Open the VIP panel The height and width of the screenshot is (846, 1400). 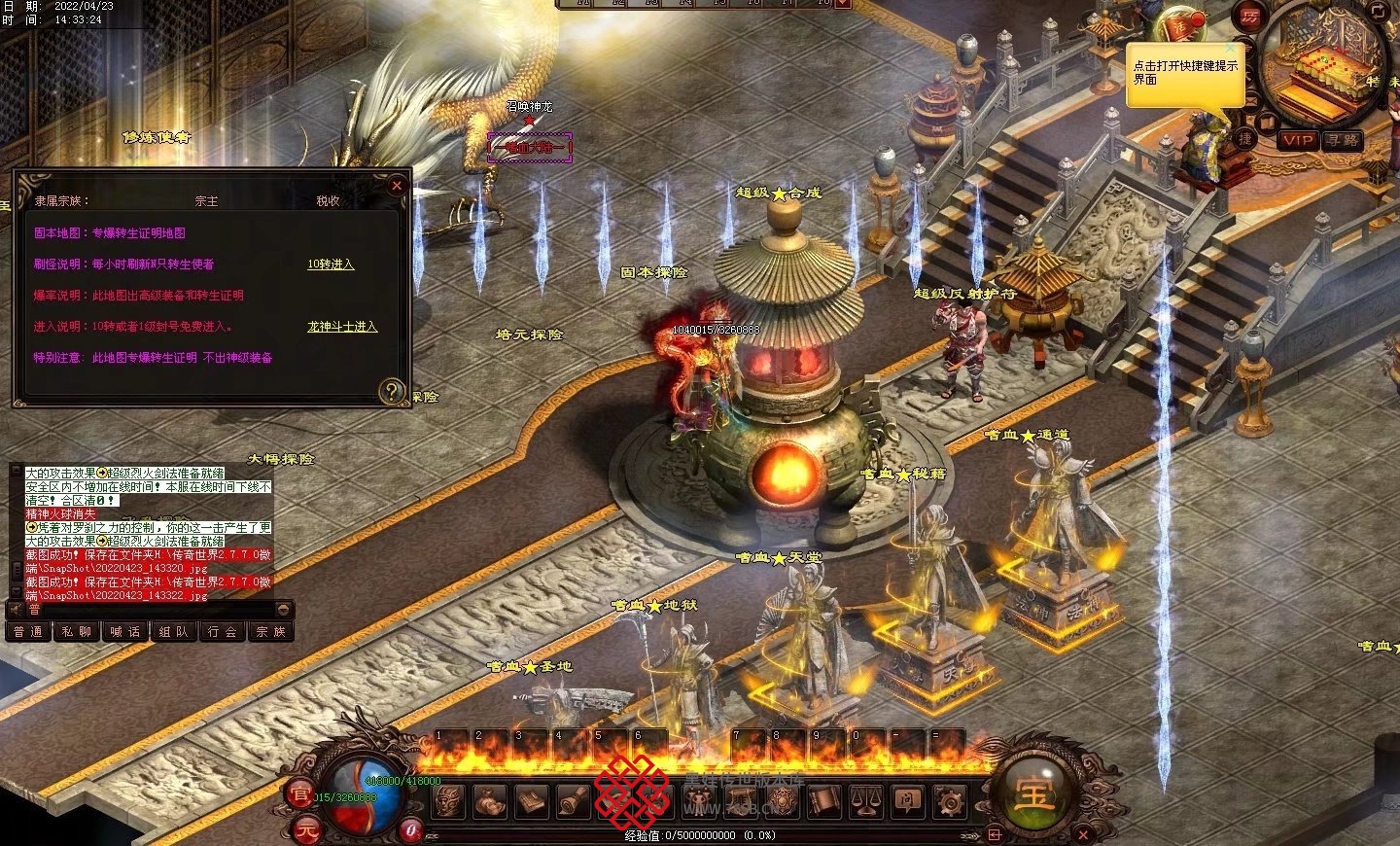1298,140
